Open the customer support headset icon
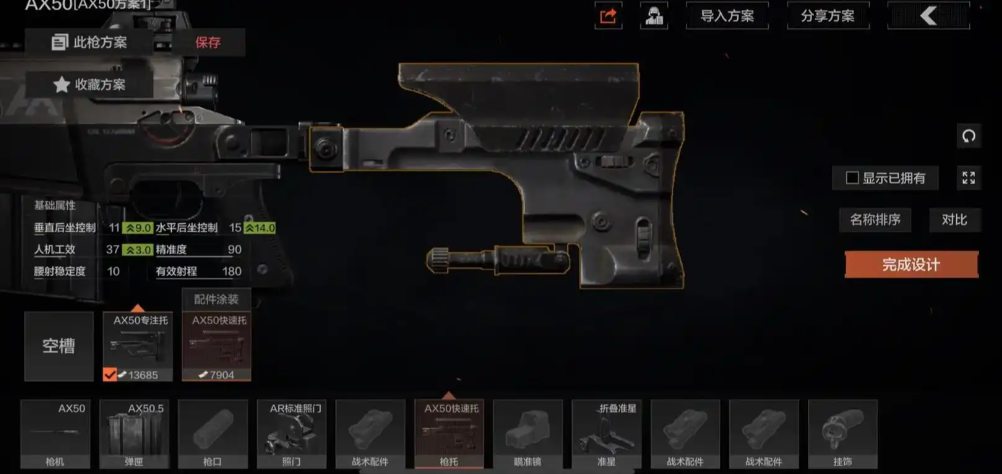Image resolution: width=1002 pixels, height=474 pixels. point(654,16)
